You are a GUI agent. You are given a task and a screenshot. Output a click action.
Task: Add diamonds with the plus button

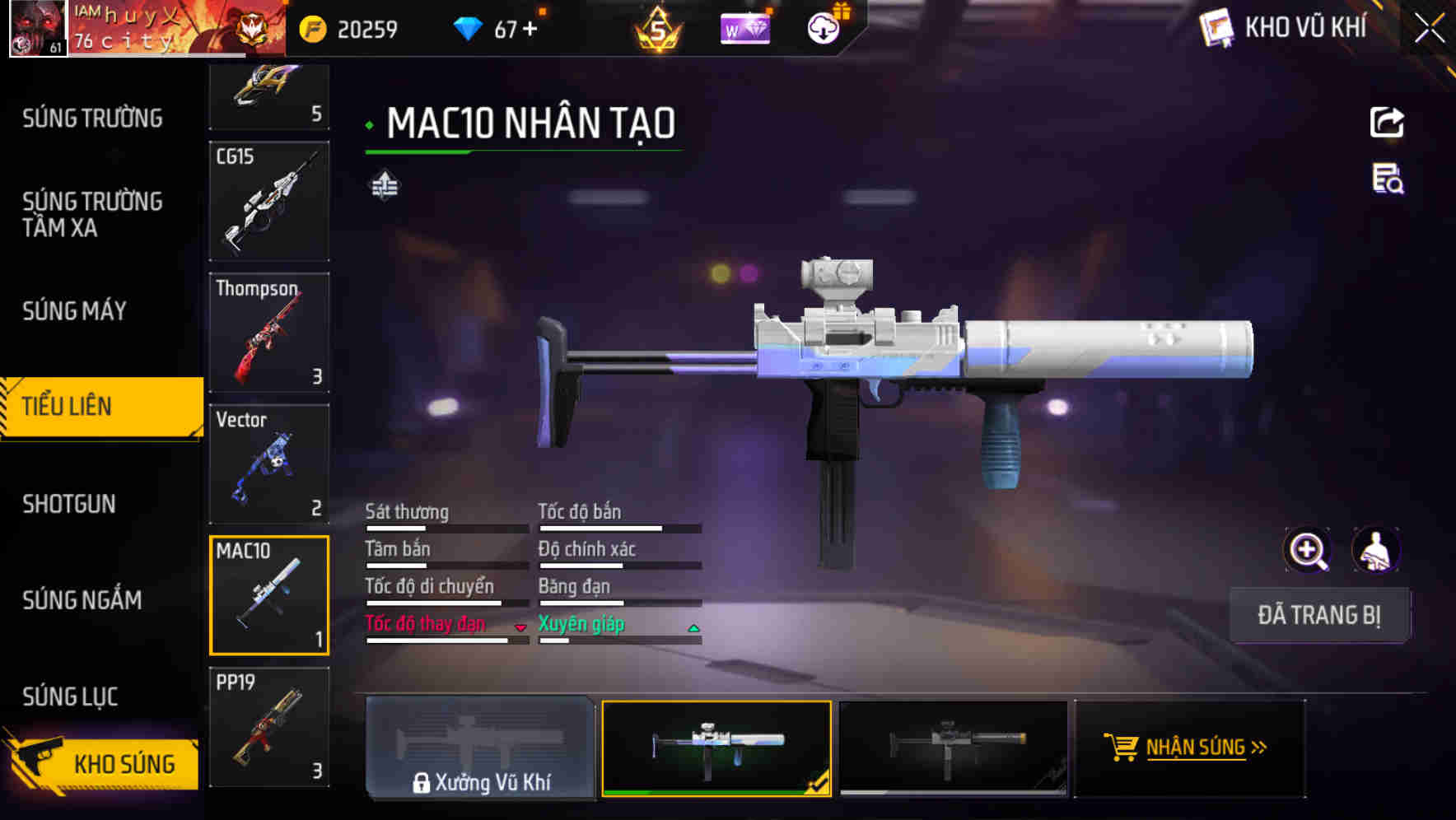pyautogui.click(x=530, y=30)
